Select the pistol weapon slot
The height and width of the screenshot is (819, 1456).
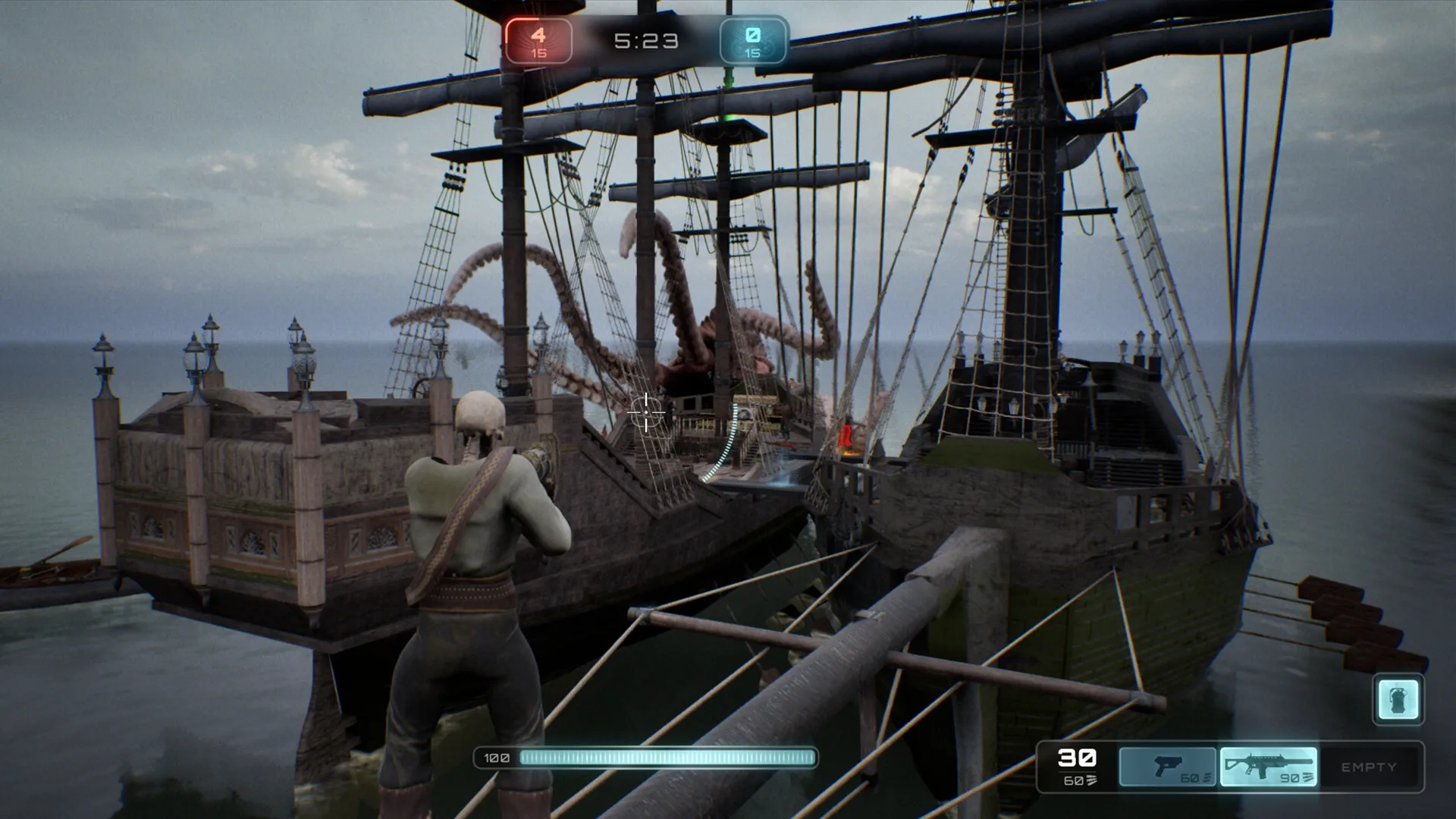click(1168, 767)
